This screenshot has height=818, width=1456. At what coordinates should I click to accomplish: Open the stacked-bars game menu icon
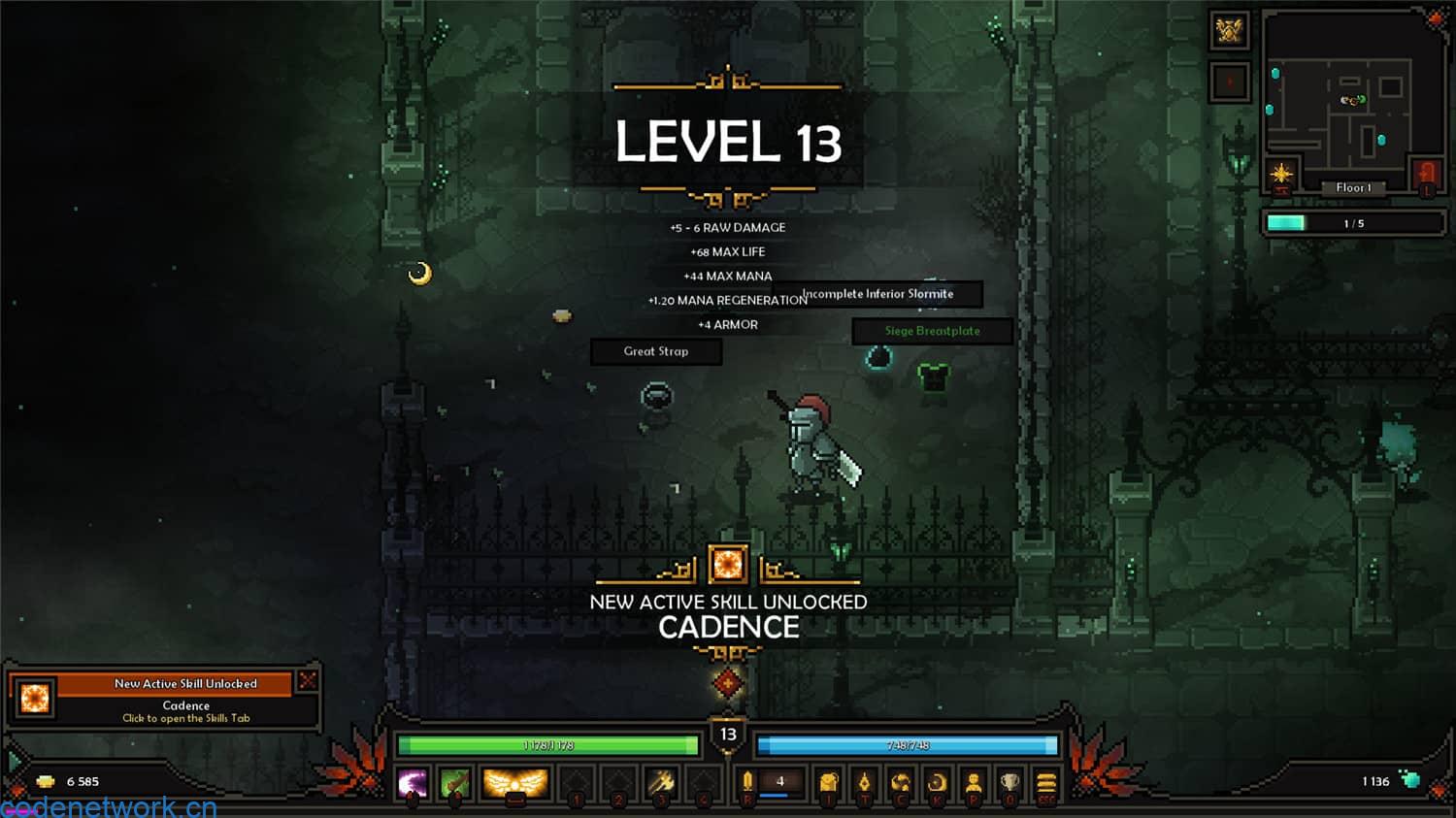[1046, 782]
